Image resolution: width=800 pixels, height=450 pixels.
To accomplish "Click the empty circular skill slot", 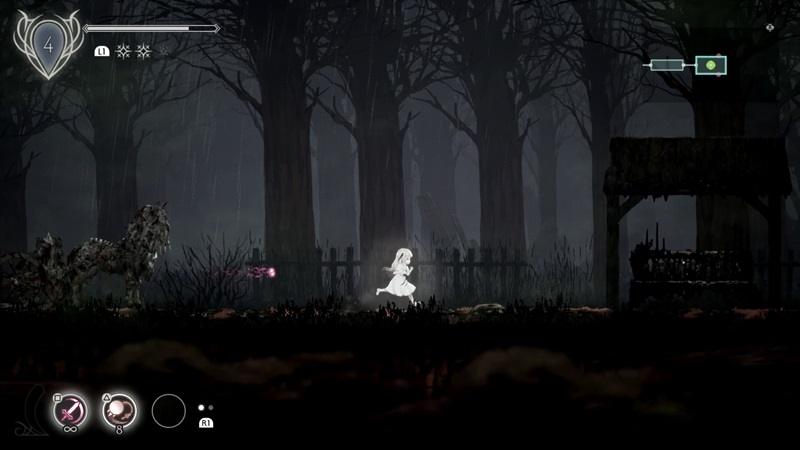I will pos(169,410).
